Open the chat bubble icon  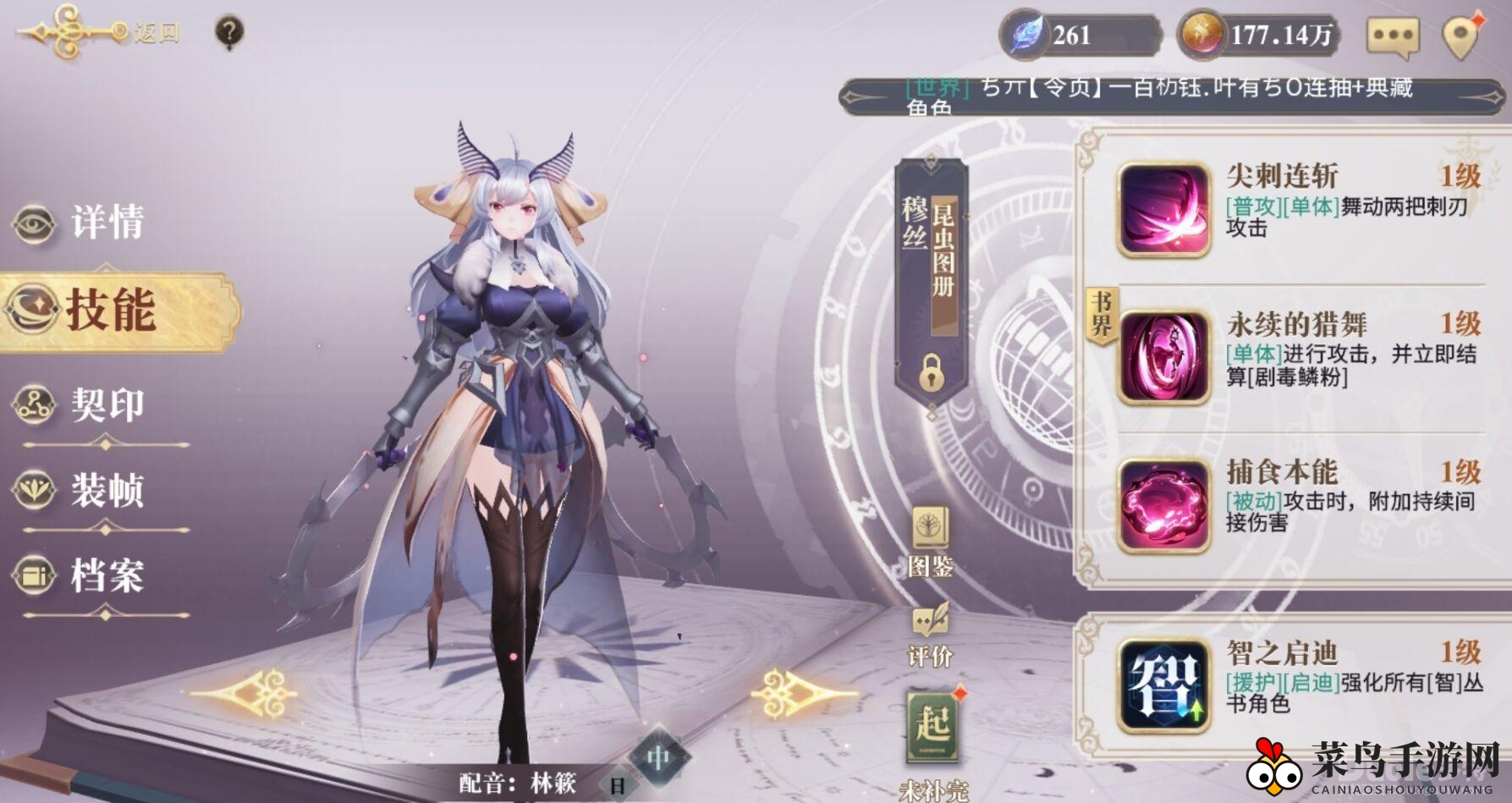pyautogui.click(x=1392, y=37)
